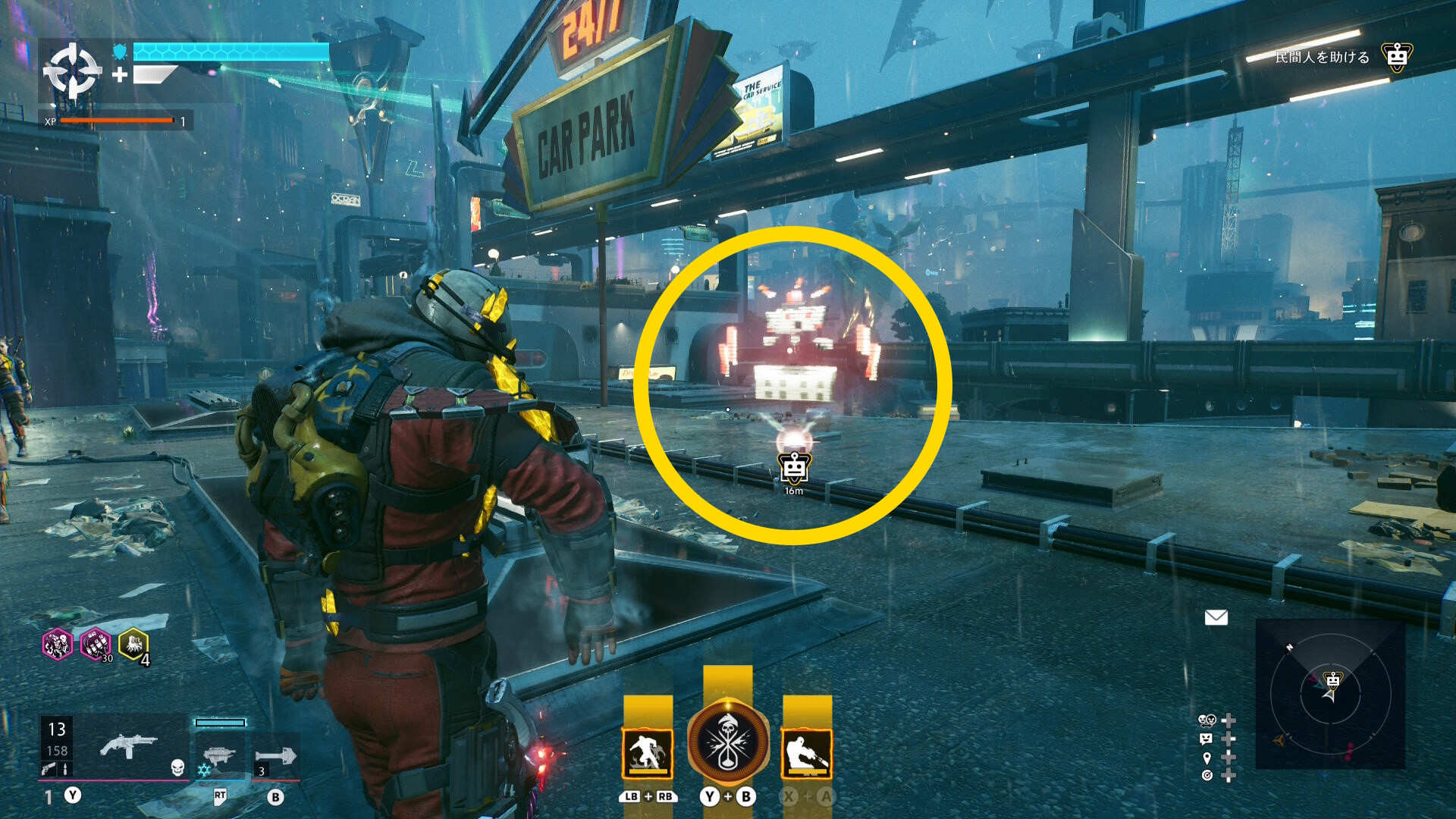The width and height of the screenshot is (1456, 819).
Task: Select the melee weapon slot
Action: coord(275,757)
